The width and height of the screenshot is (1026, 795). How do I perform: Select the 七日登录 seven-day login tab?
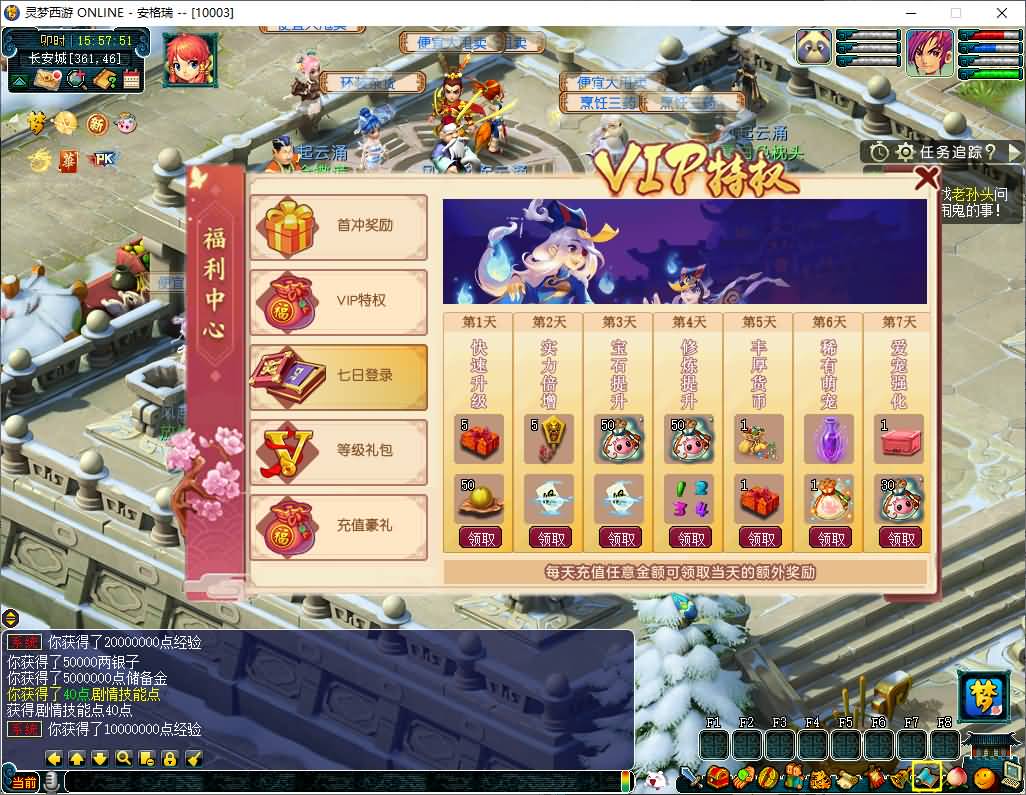[338, 376]
